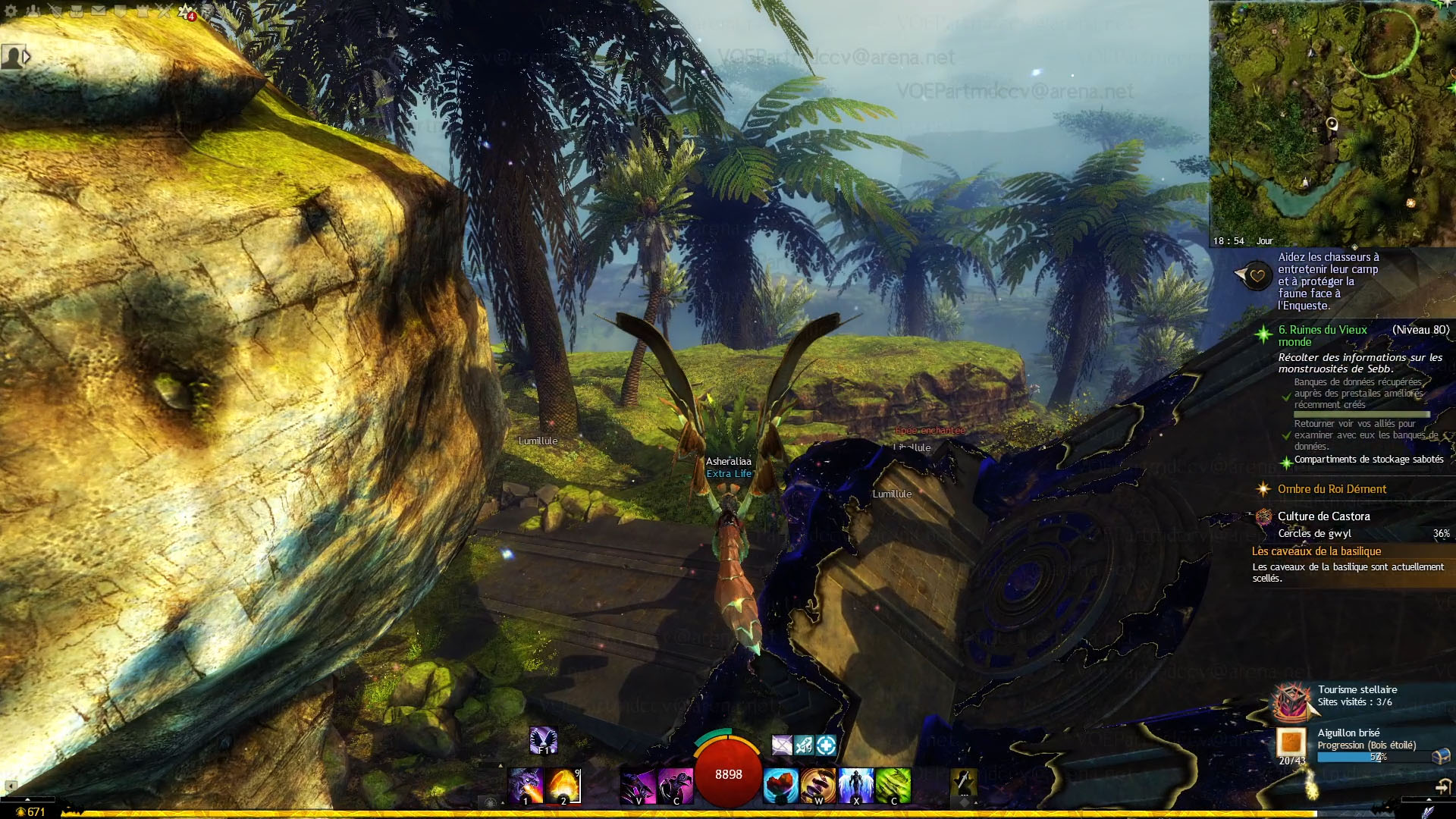
Task: Open the Culture de Castora tracker entry
Action: click(1323, 516)
